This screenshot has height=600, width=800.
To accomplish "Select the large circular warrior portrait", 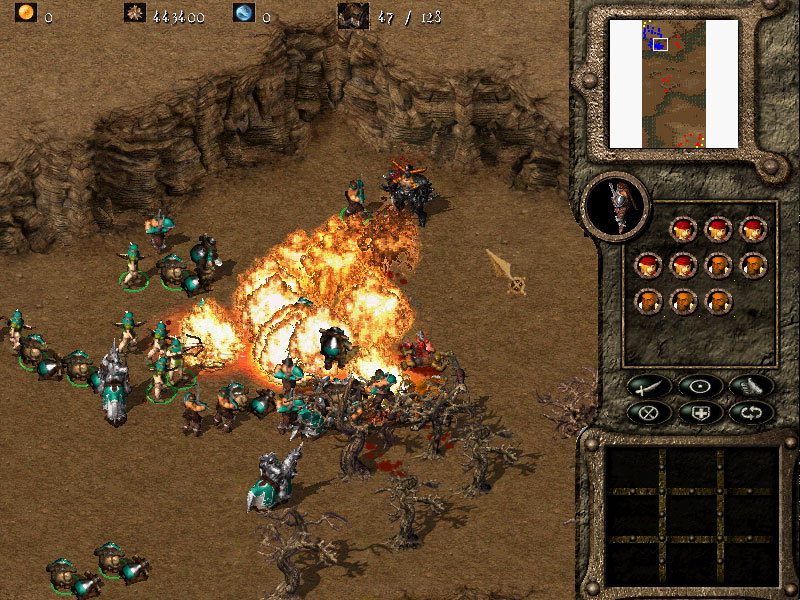I will pyautogui.click(x=615, y=204).
